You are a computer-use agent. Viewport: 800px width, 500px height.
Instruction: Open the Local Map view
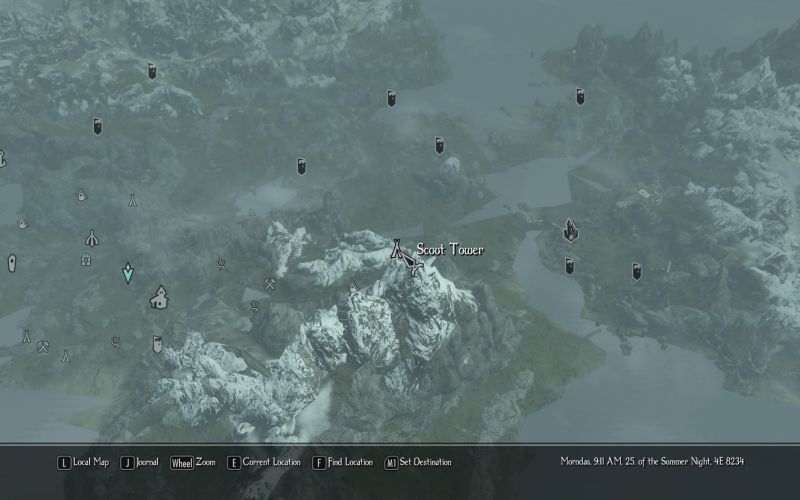pos(83,462)
